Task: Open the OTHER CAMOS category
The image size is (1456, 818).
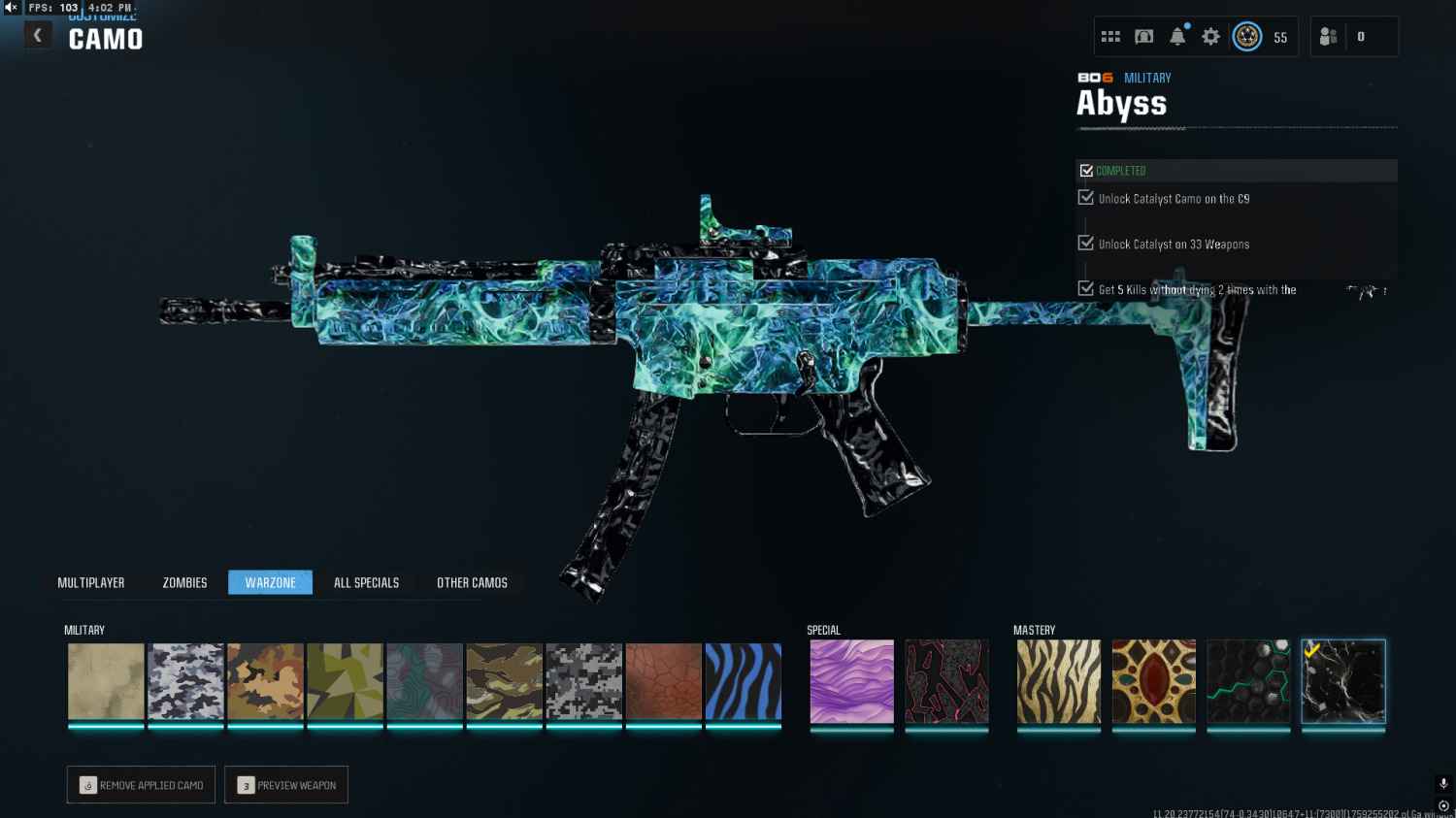Action: click(472, 582)
